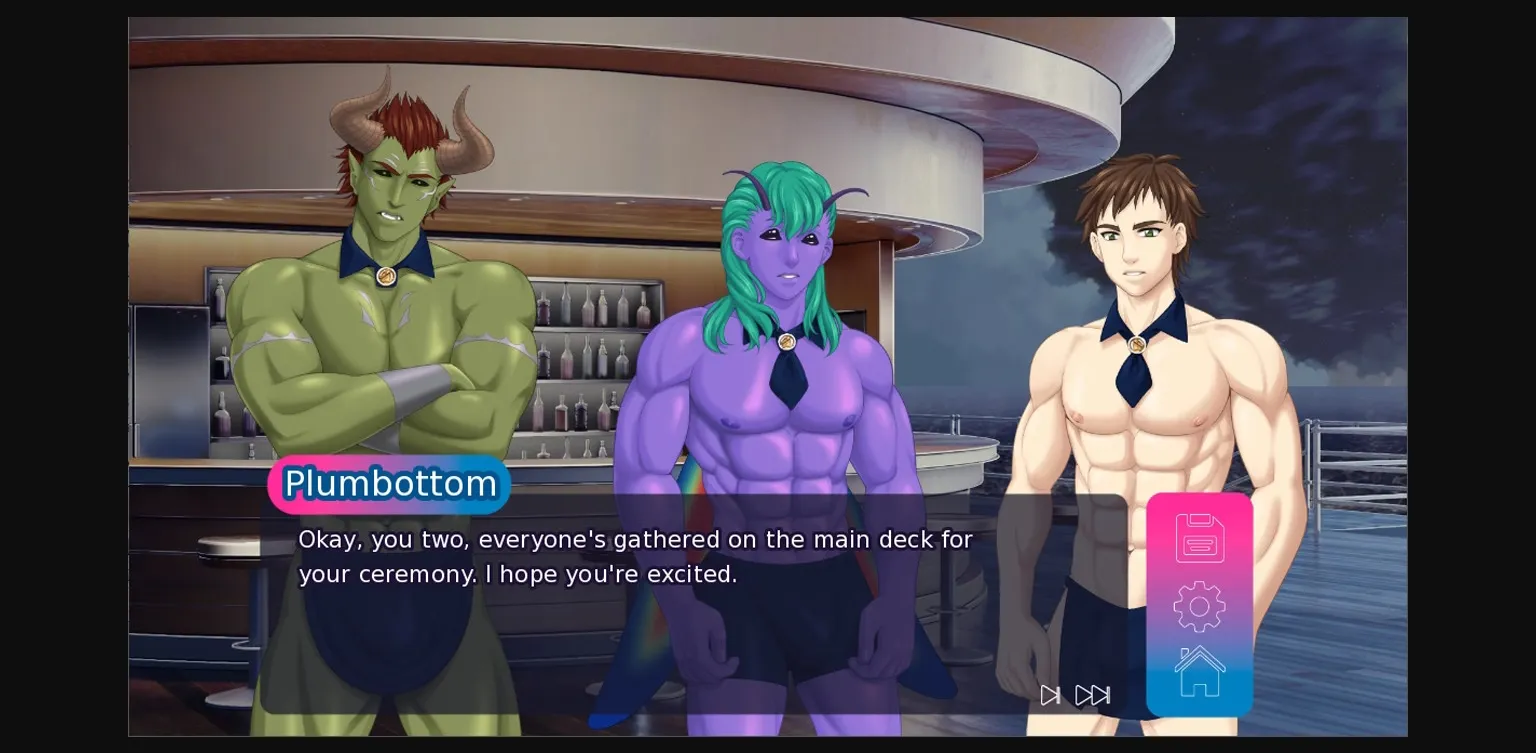Viewport: 1536px width, 753px height.
Task: Advance one line with the skip-next icon
Action: tap(1049, 695)
